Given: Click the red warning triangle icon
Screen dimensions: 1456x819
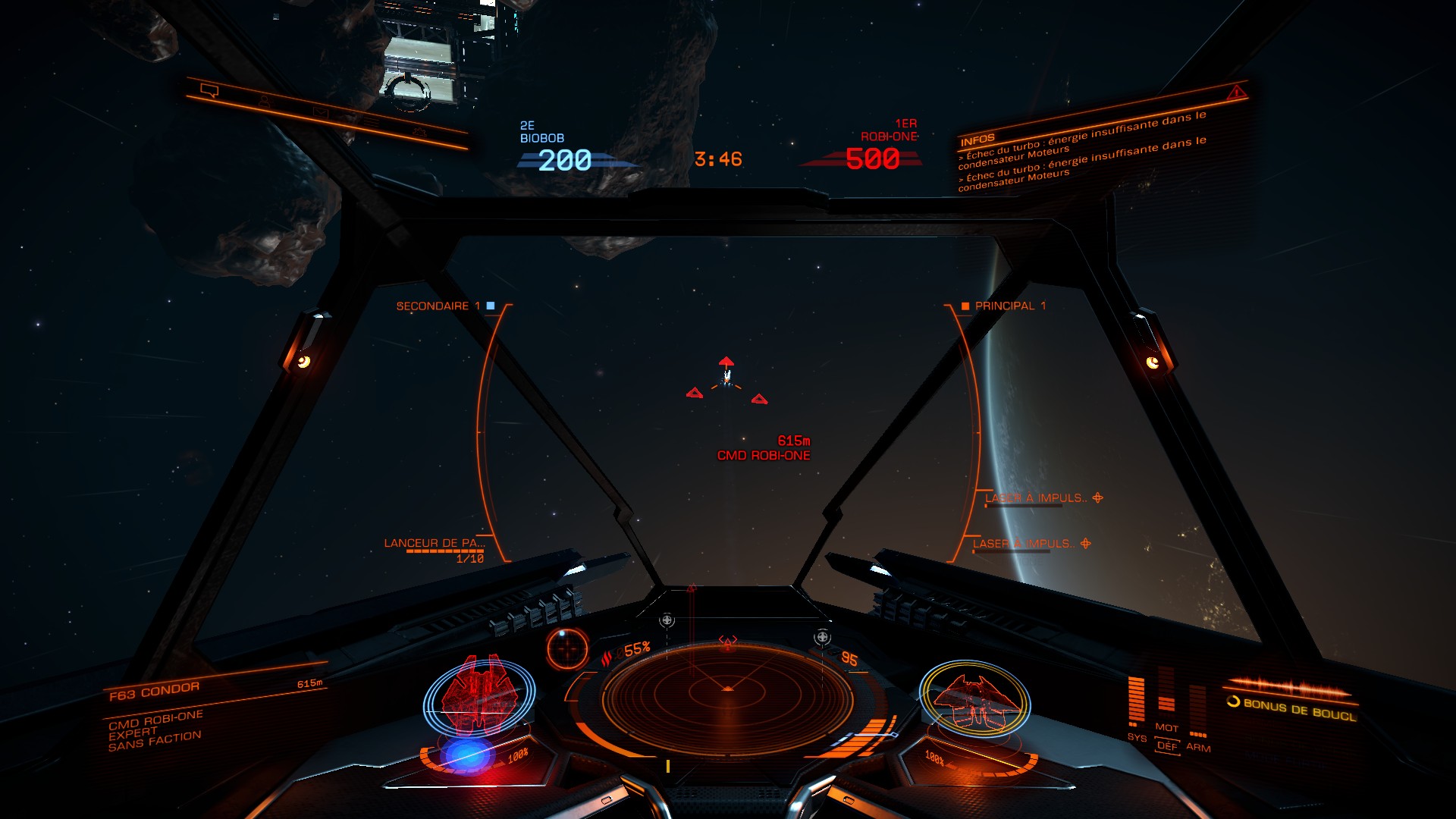Looking at the screenshot, I should click(x=1236, y=93).
